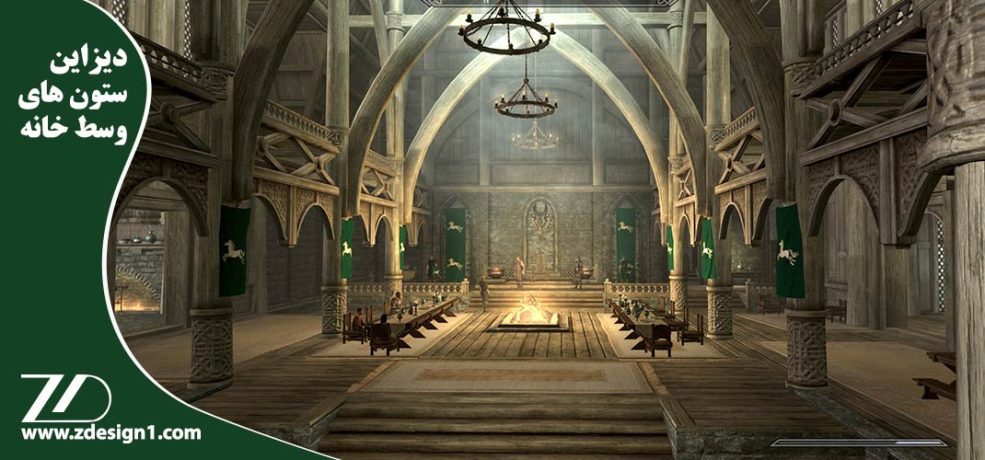Image resolution: width=985 pixels, height=460 pixels.
Task: Open the www.zdesign1.com website link
Action: click(x=110, y=433)
